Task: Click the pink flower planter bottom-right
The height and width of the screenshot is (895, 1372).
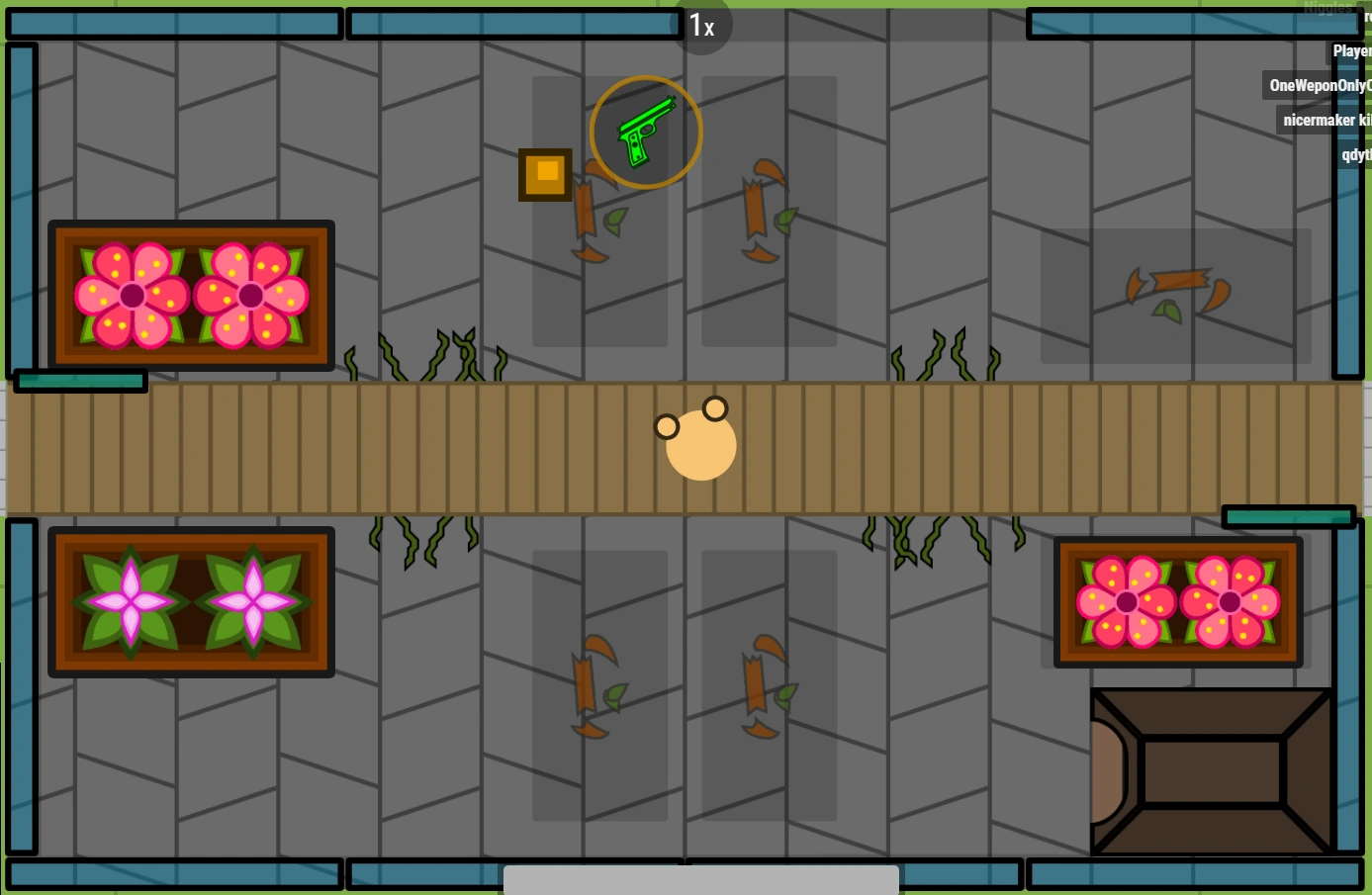Action: click(1177, 601)
